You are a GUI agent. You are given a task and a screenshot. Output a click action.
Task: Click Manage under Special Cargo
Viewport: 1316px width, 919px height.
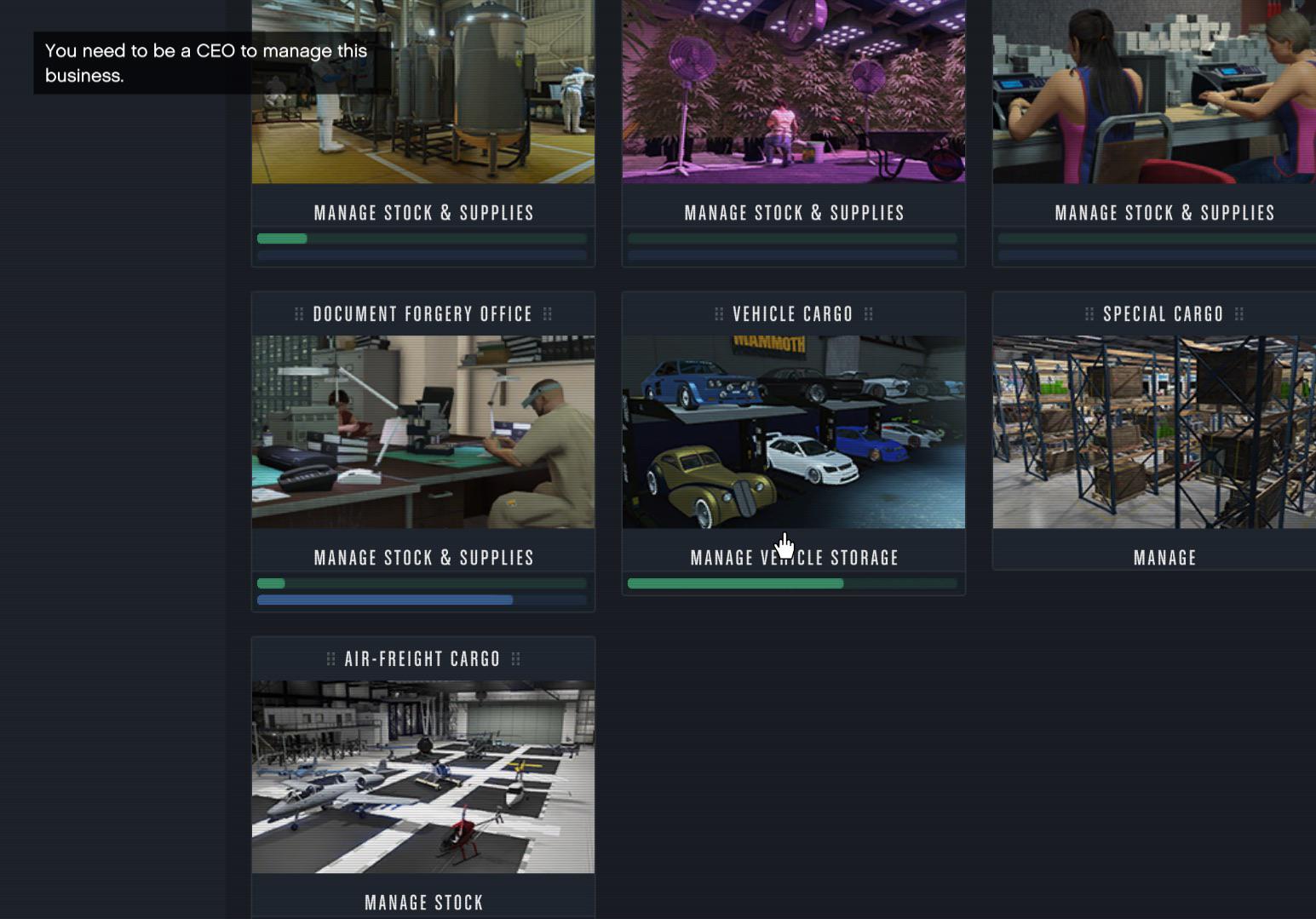pos(1164,557)
